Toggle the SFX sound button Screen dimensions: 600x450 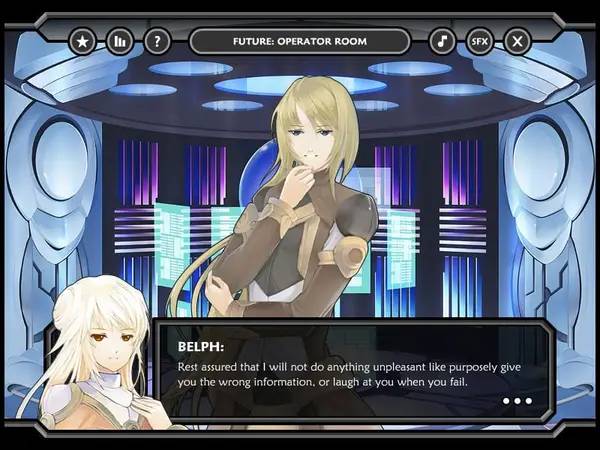pos(480,41)
